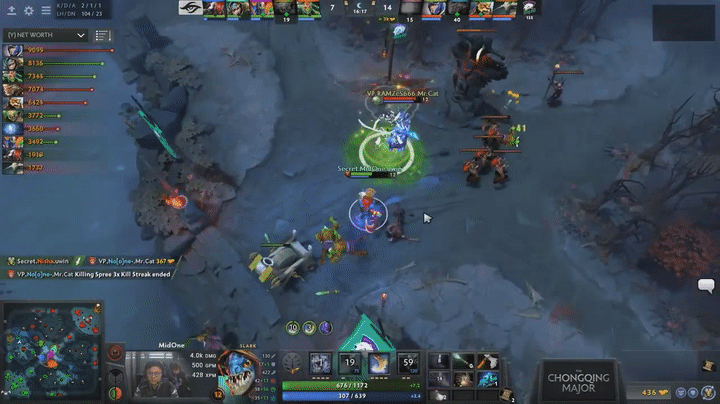Toggle the list view button beside Net Worth
Image resolution: width=720 pixels, height=404 pixels.
tap(103, 34)
